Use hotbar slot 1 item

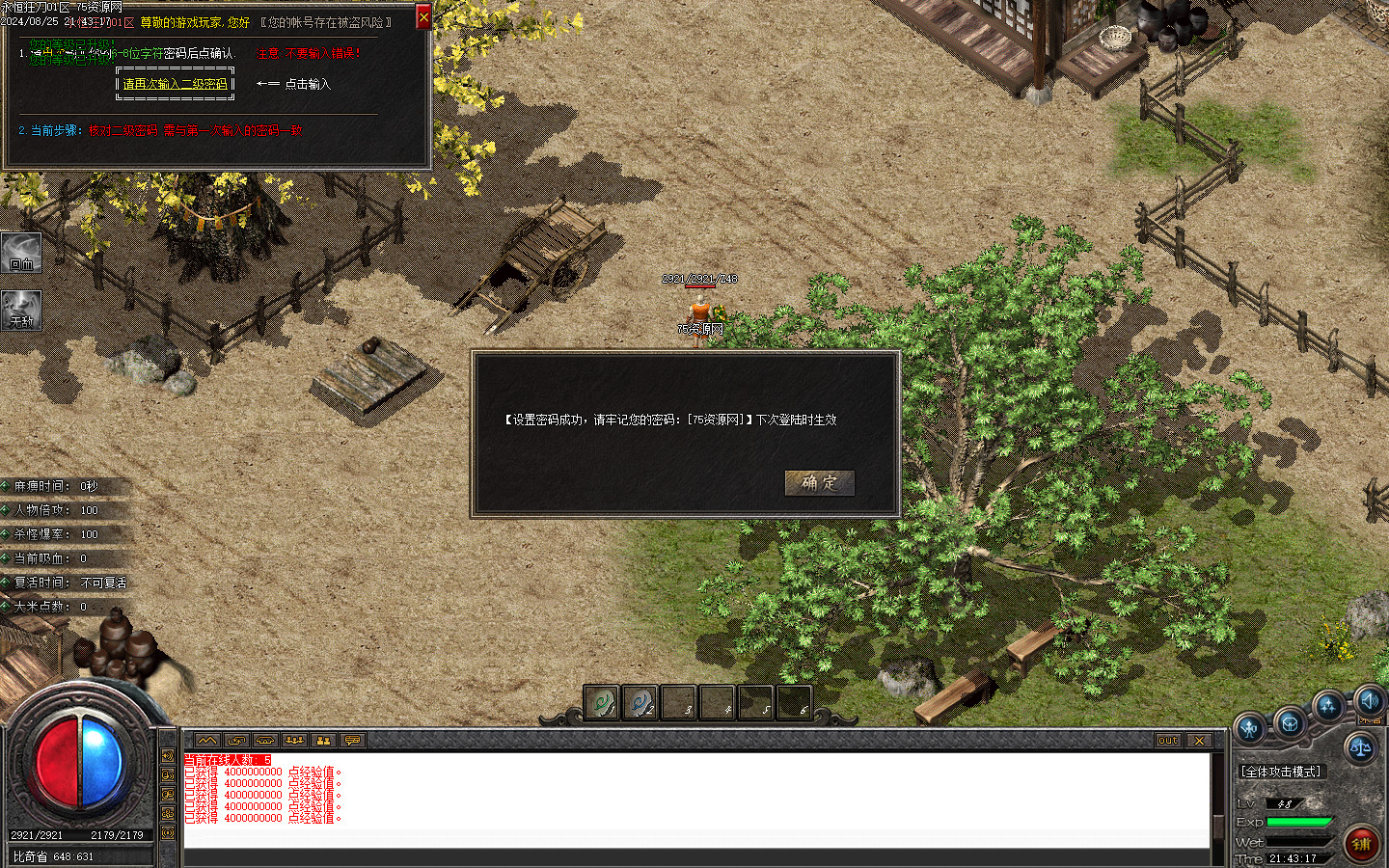pos(602,703)
